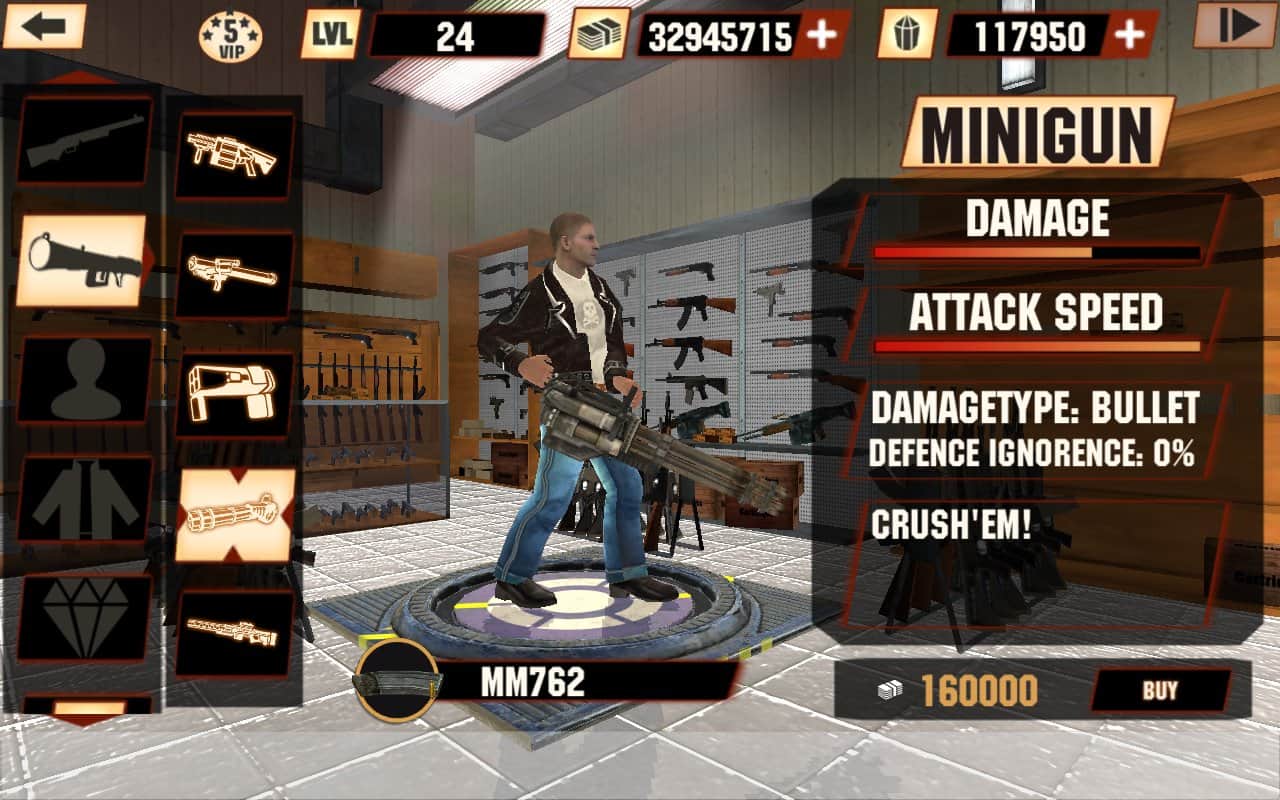Image resolution: width=1280 pixels, height=800 pixels.
Task: Go back using the left arrow button
Action: [x=43, y=26]
